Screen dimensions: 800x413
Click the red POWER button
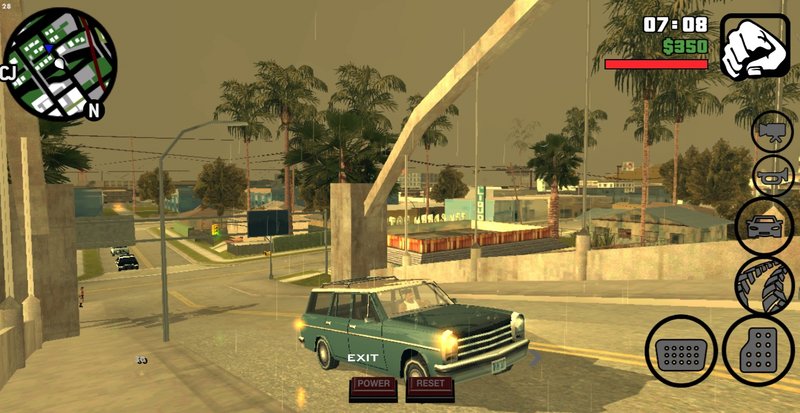374,386
